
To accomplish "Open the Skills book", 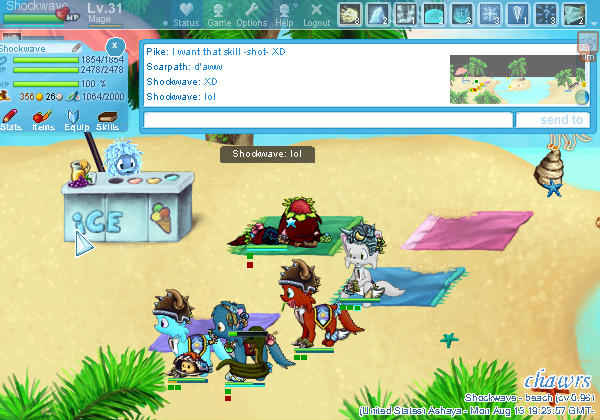I will (x=107, y=120).
